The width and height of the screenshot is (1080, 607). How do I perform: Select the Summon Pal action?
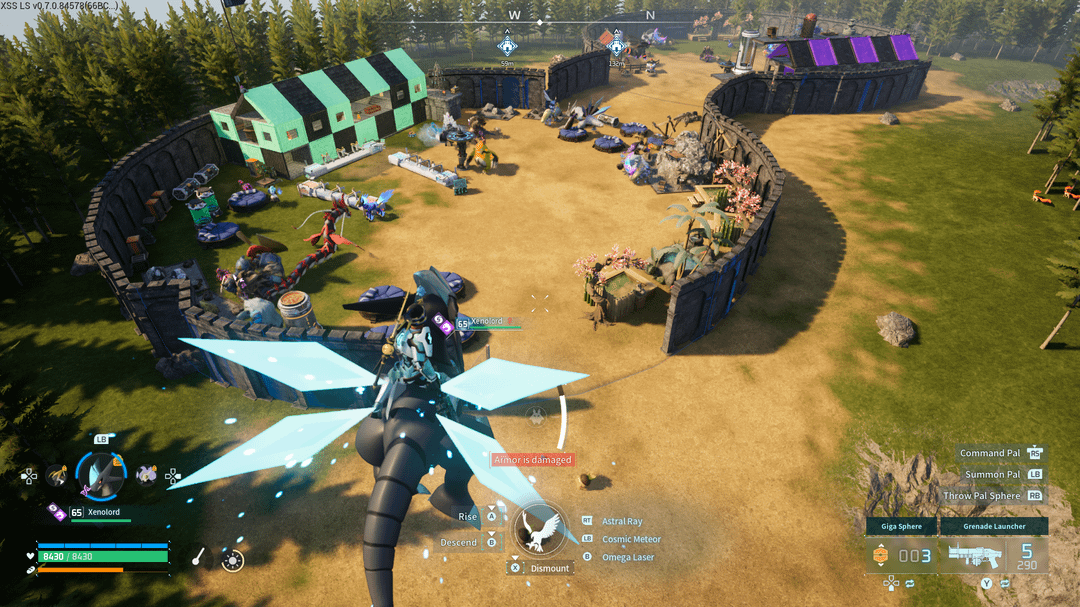coord(992,474)
